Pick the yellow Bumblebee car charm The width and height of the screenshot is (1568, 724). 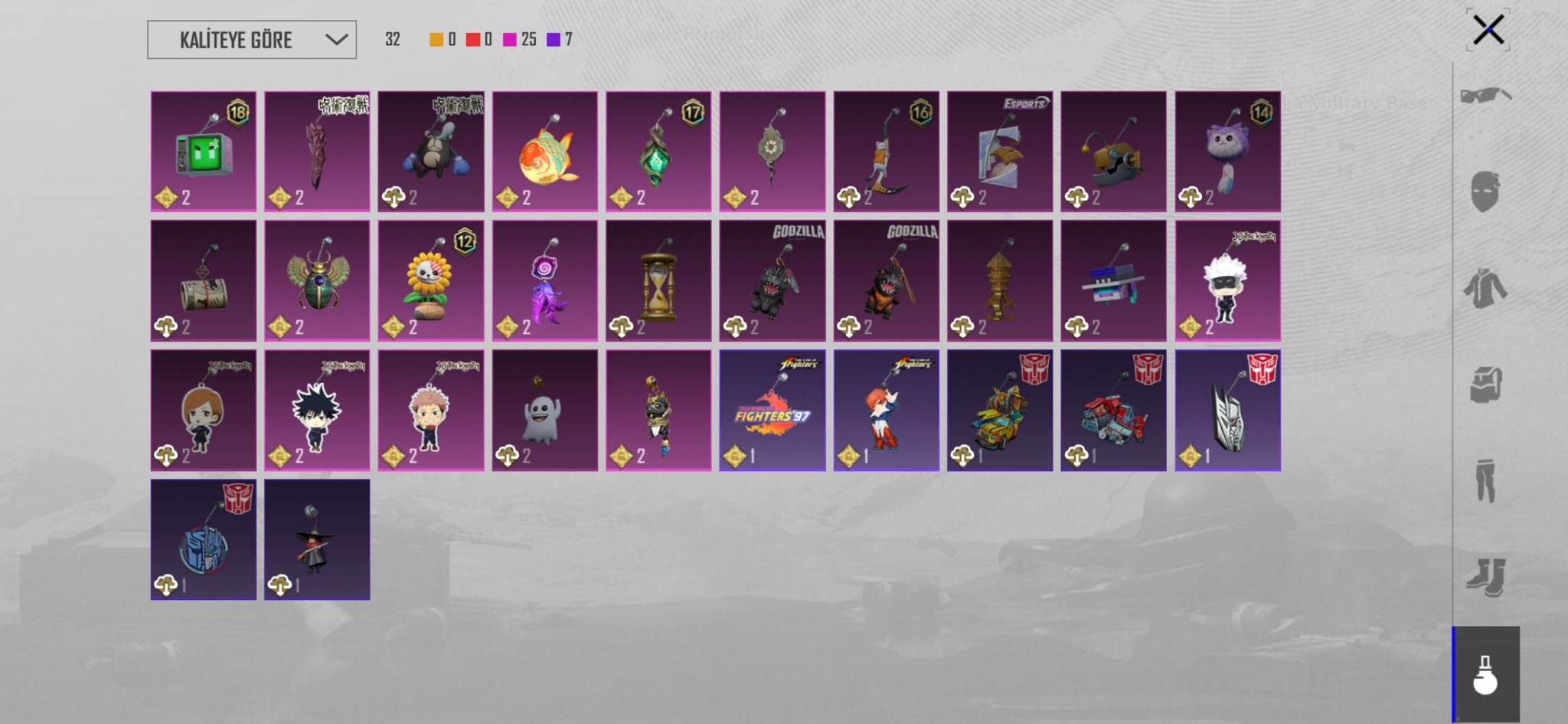999,410
